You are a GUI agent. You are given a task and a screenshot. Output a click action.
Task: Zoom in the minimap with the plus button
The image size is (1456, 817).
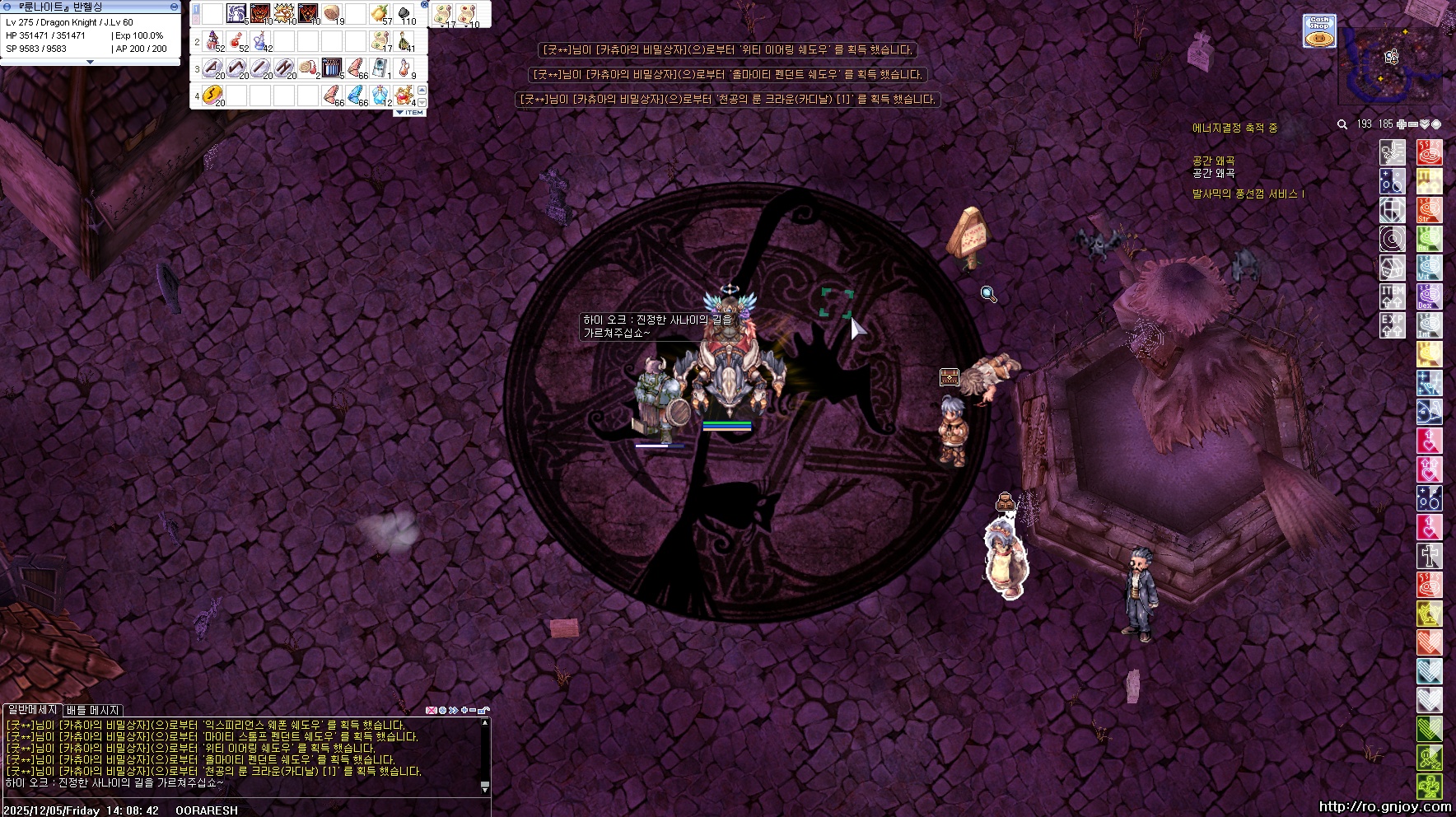coord(1402,124)
